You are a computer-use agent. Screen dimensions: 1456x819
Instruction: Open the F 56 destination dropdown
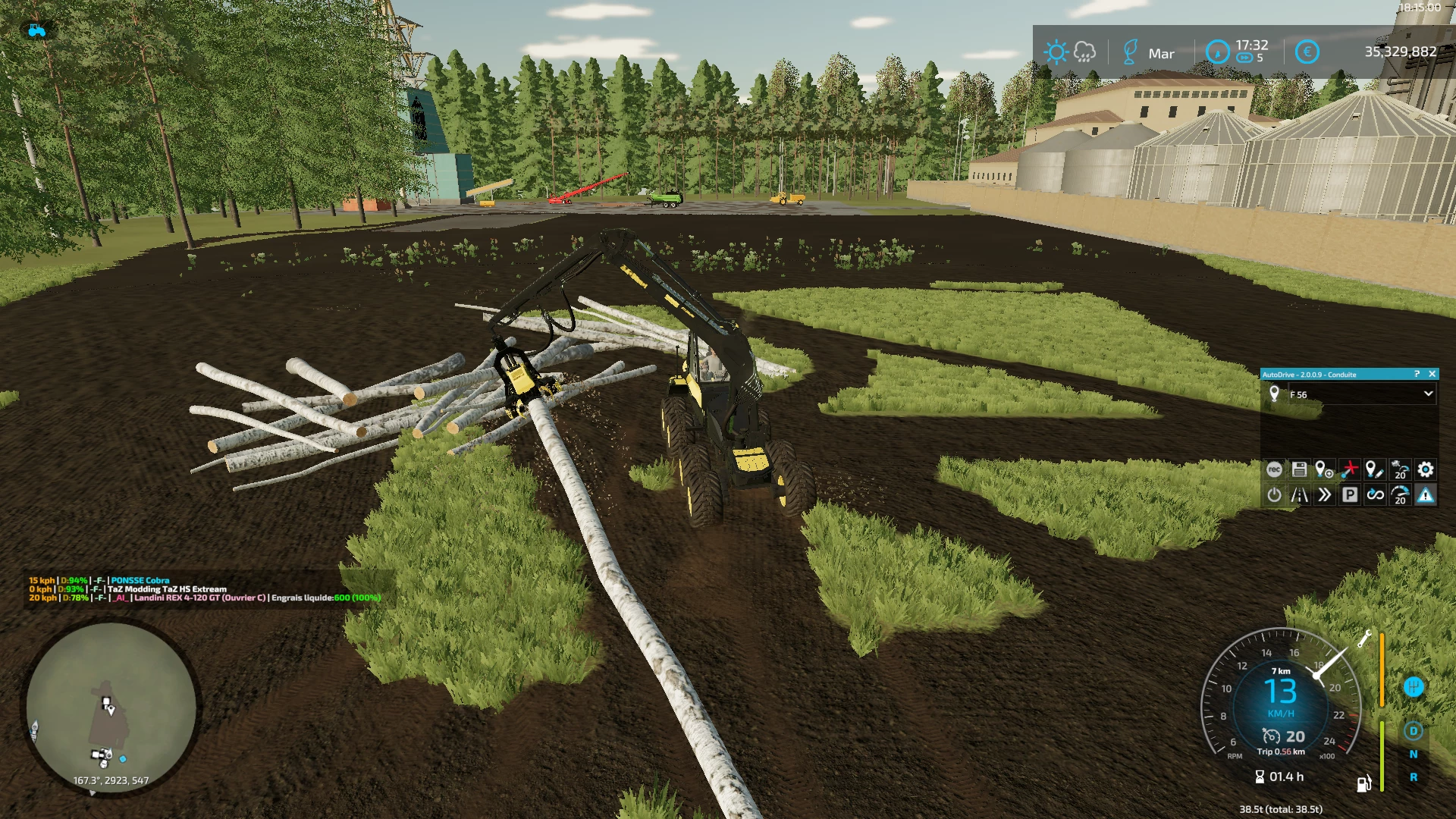pyautogui.click(x=1428, y=394)
